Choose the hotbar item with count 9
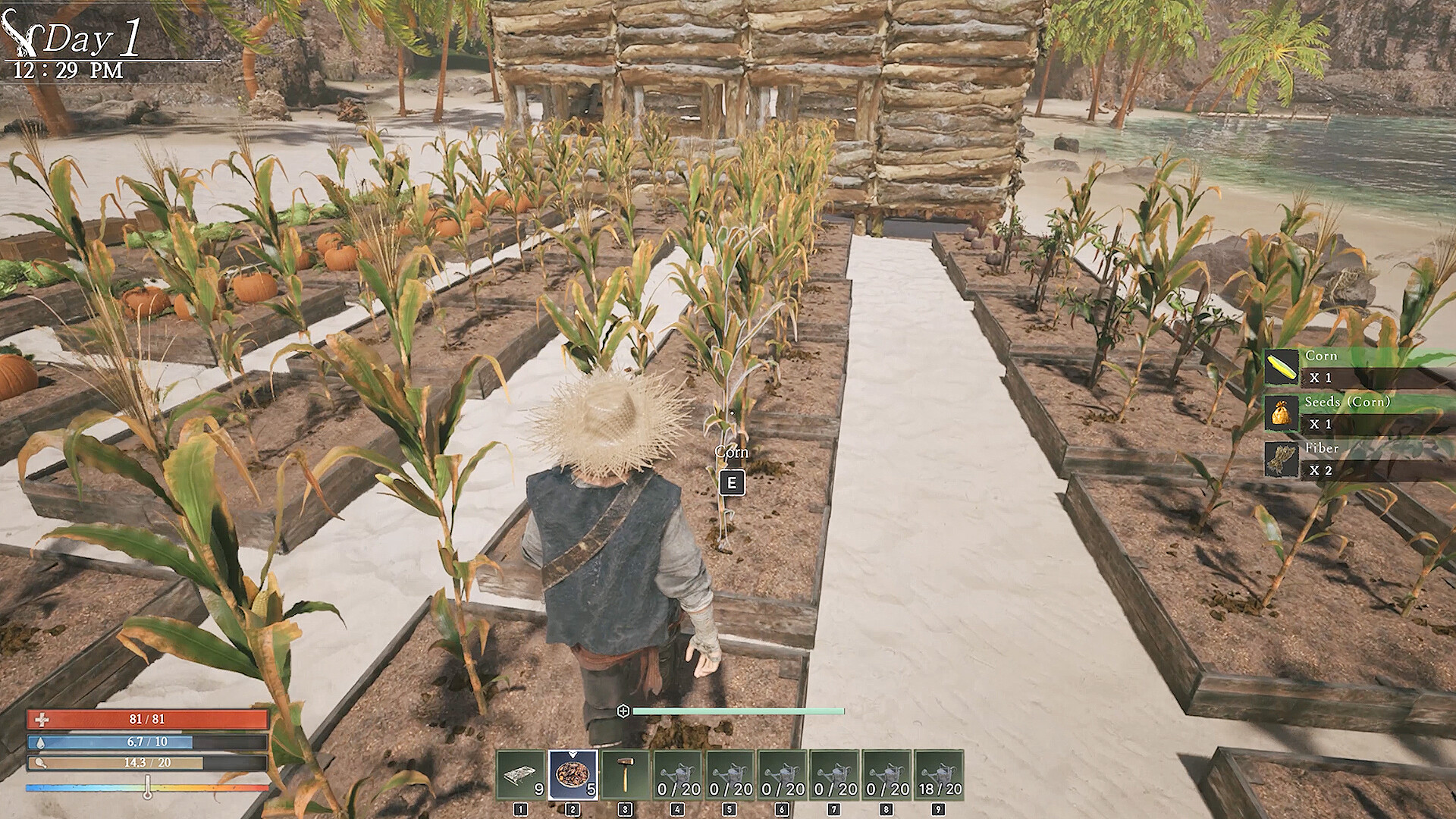 point(520,775)
